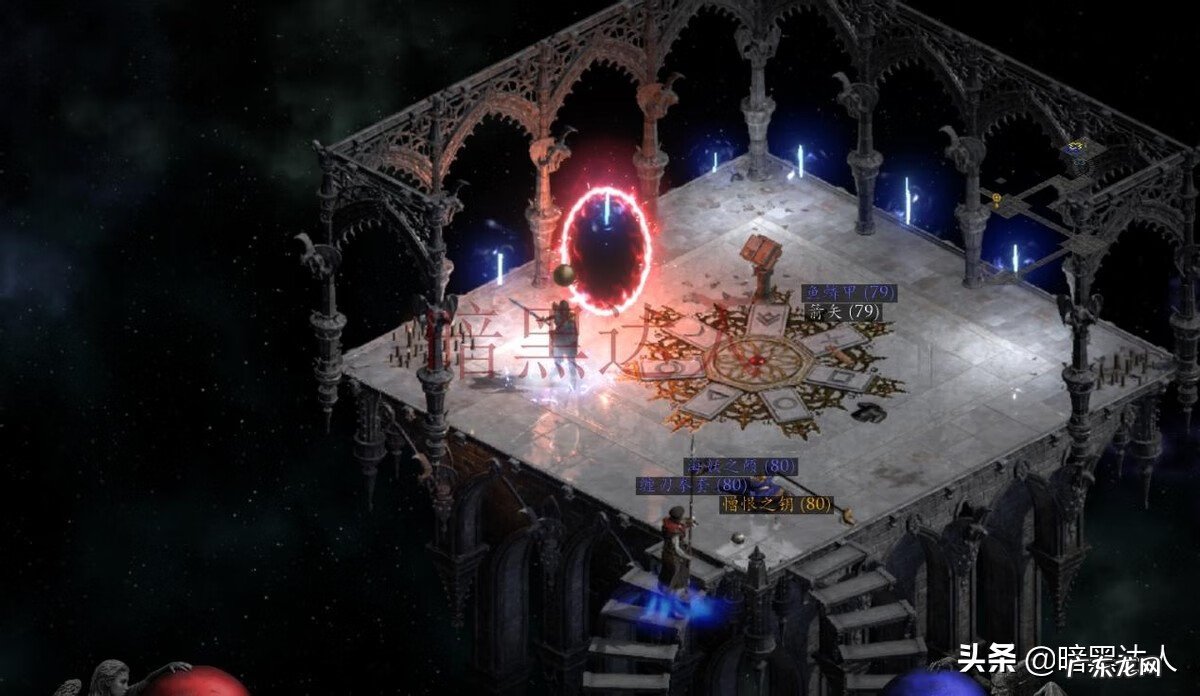
Task: Pick up the white 箭矢 (79) label
Action: (843, 311)
